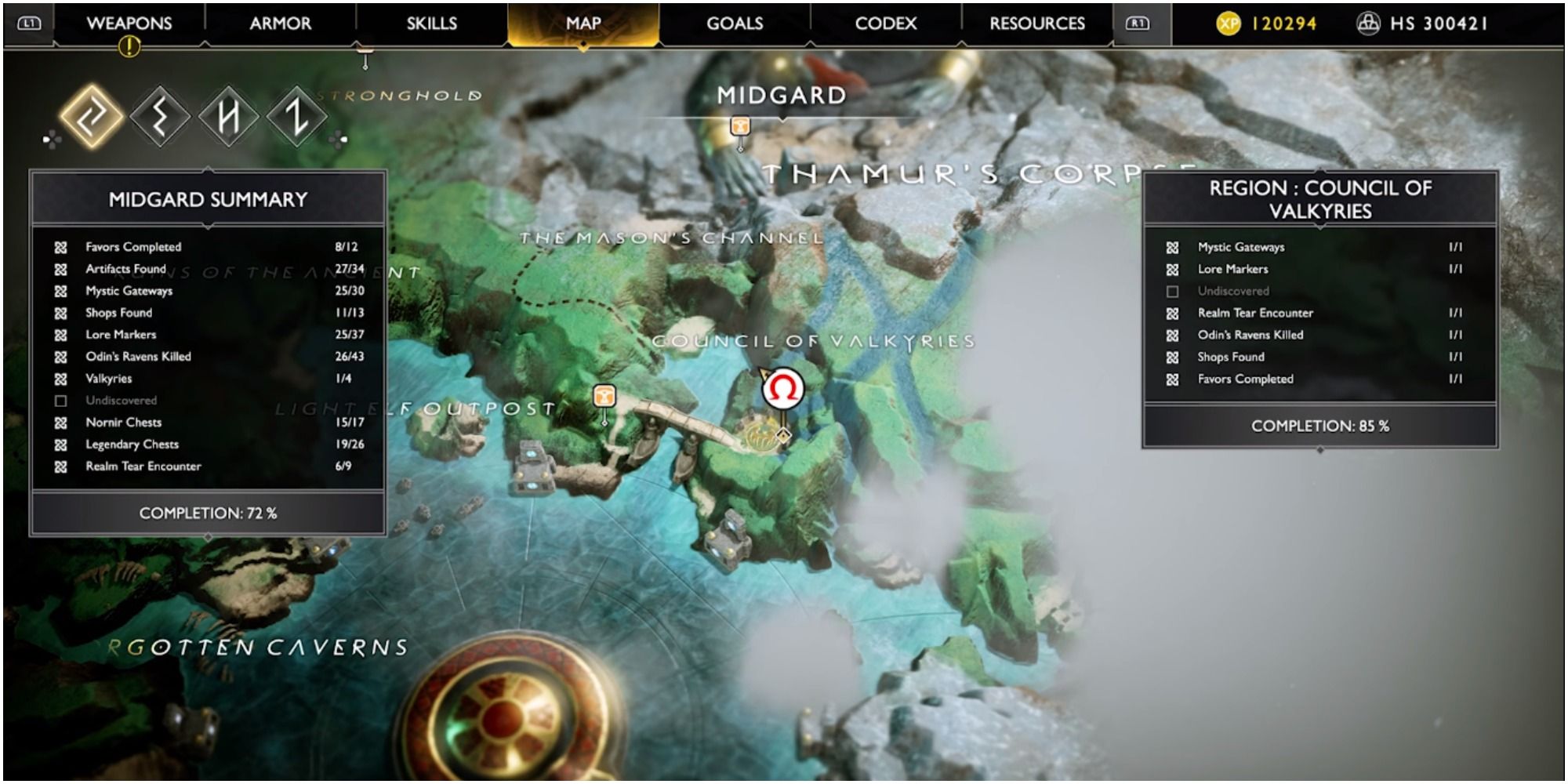Go to the Goals tab
Screen dimensions: 1568x784
735,24
